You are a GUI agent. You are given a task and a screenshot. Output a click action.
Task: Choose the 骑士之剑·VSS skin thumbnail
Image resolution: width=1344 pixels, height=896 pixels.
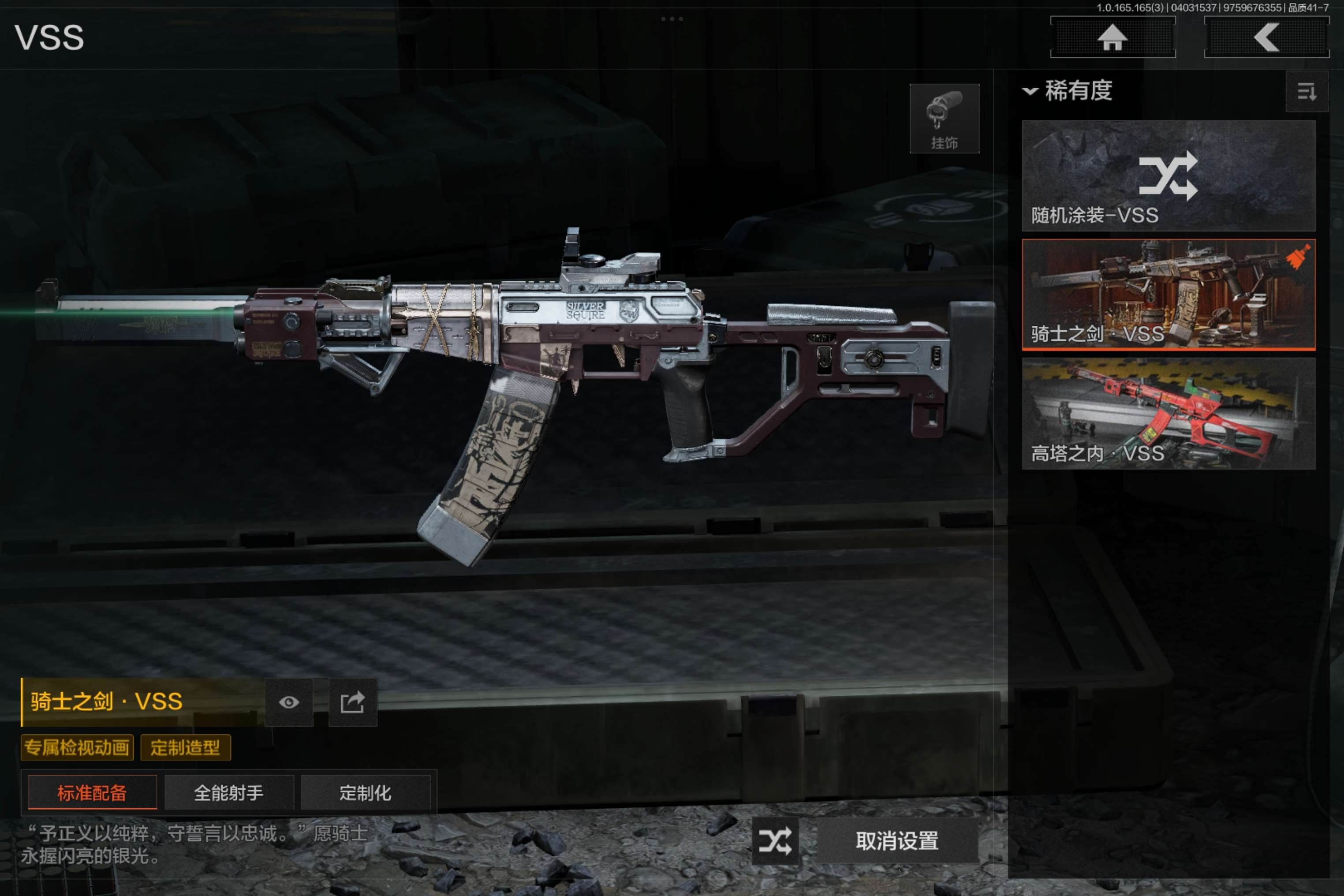point(1168,294)
